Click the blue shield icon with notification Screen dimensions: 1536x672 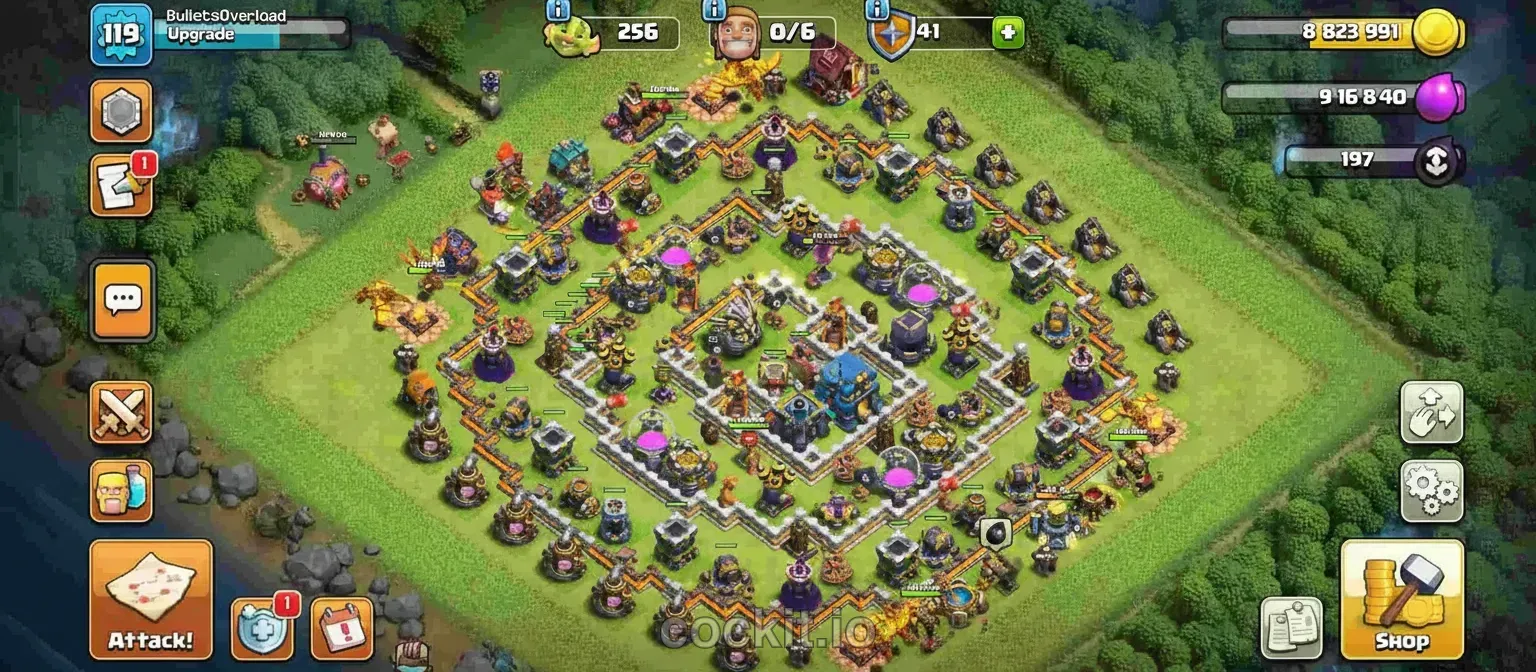pyautogui.click(x=262, y=627)
